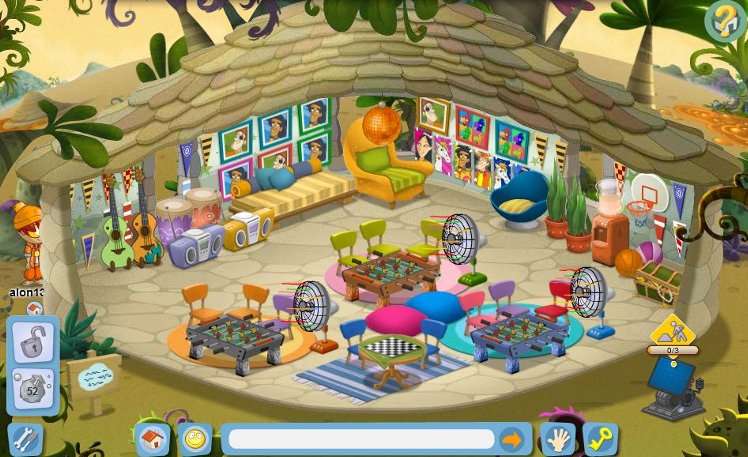Activate the waving hand button

(557, 439)
